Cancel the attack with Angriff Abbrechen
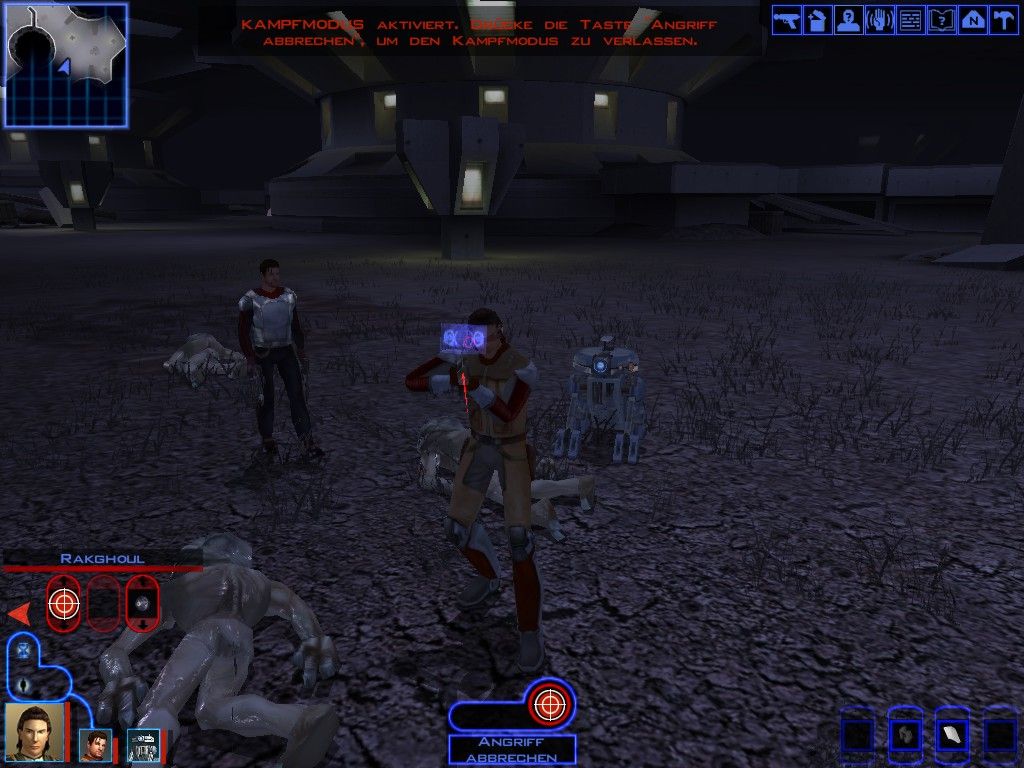Viewport: 1024px width, 768px height. tap(512, 750)
